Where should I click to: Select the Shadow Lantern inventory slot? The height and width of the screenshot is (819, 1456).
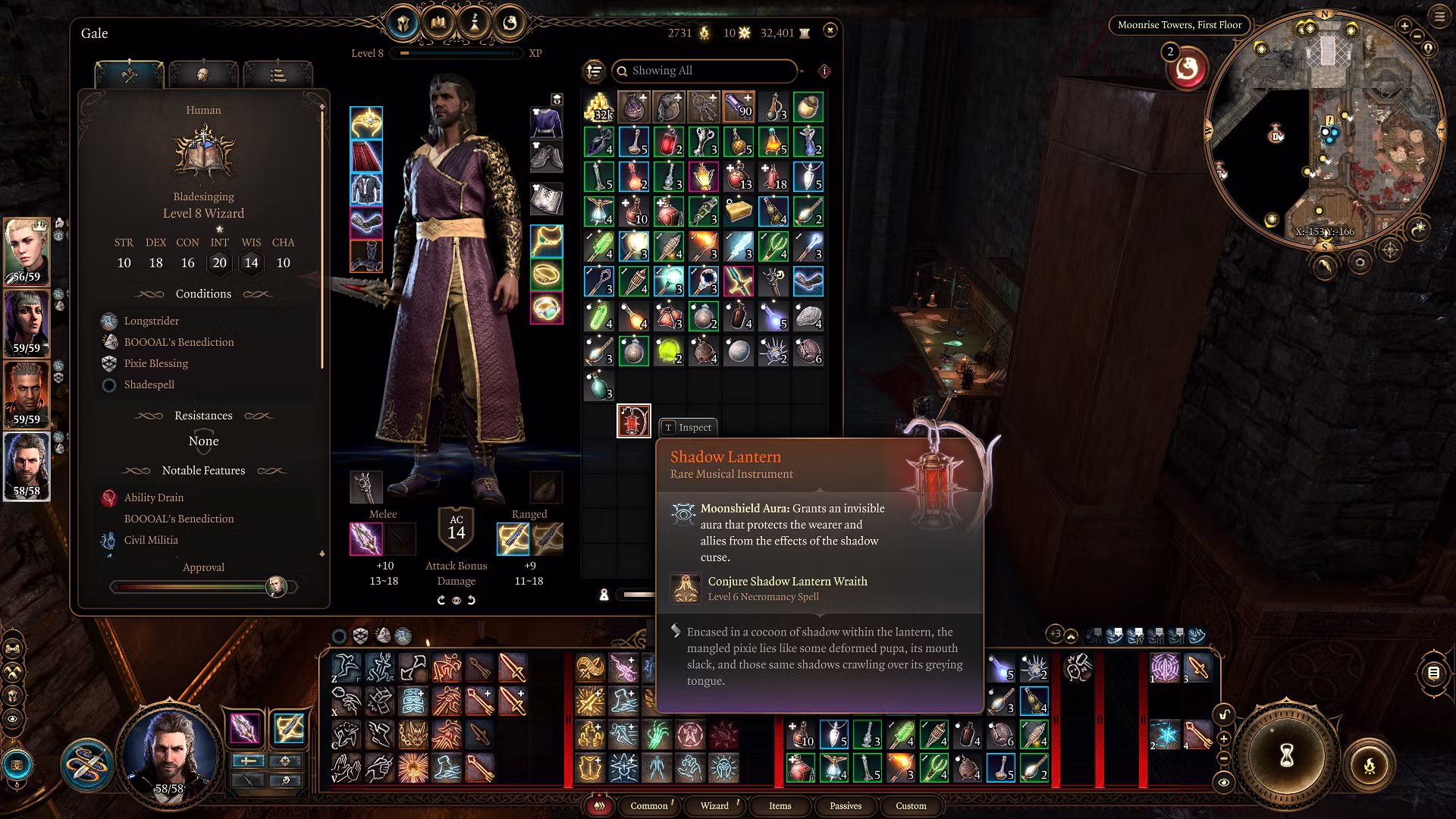click(633, 421)
